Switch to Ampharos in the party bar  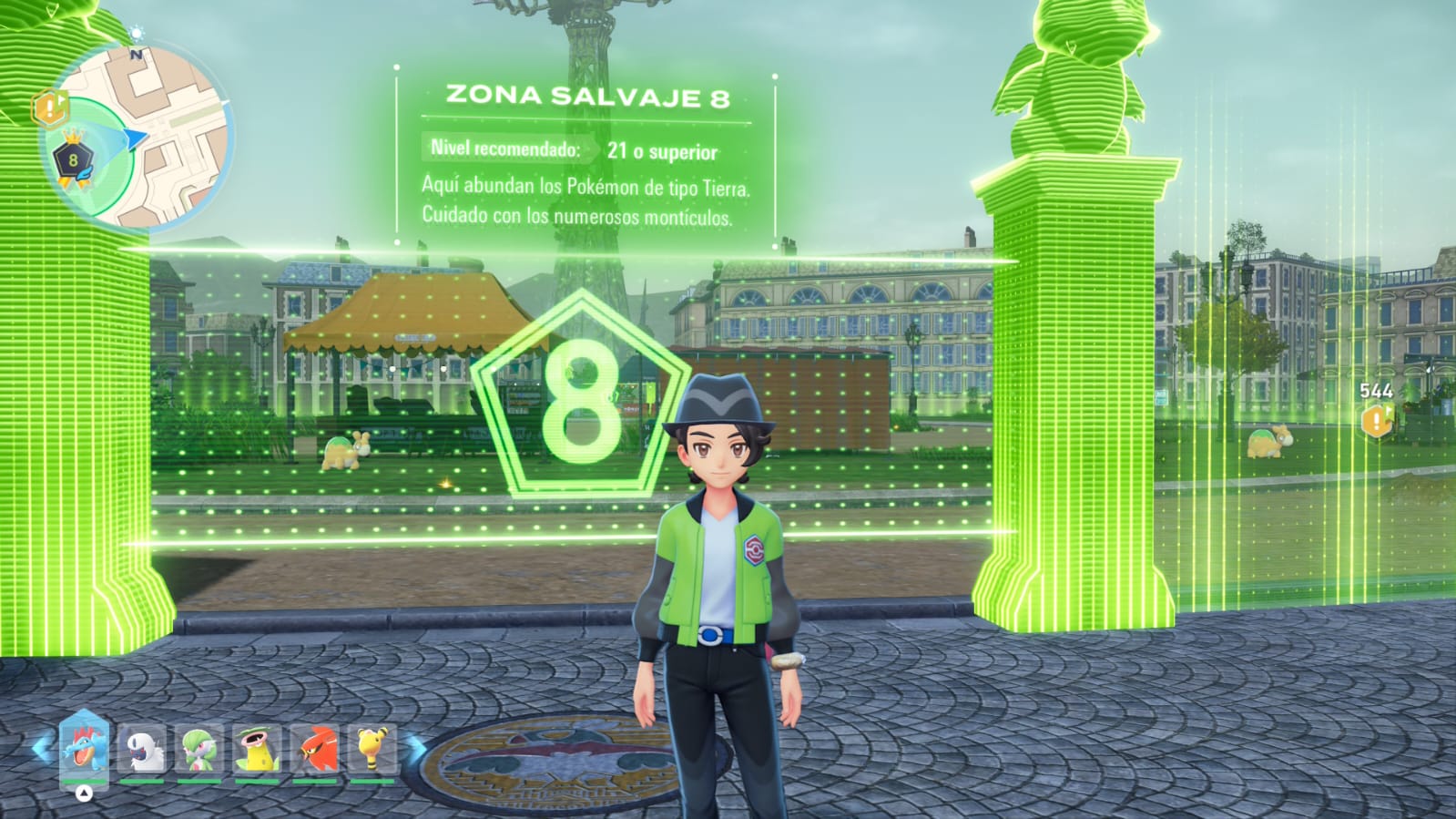[372, 749]
